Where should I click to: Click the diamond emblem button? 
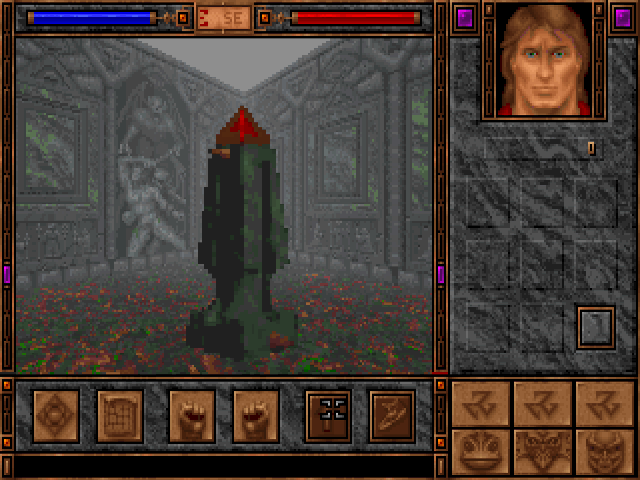pos(56,415)
